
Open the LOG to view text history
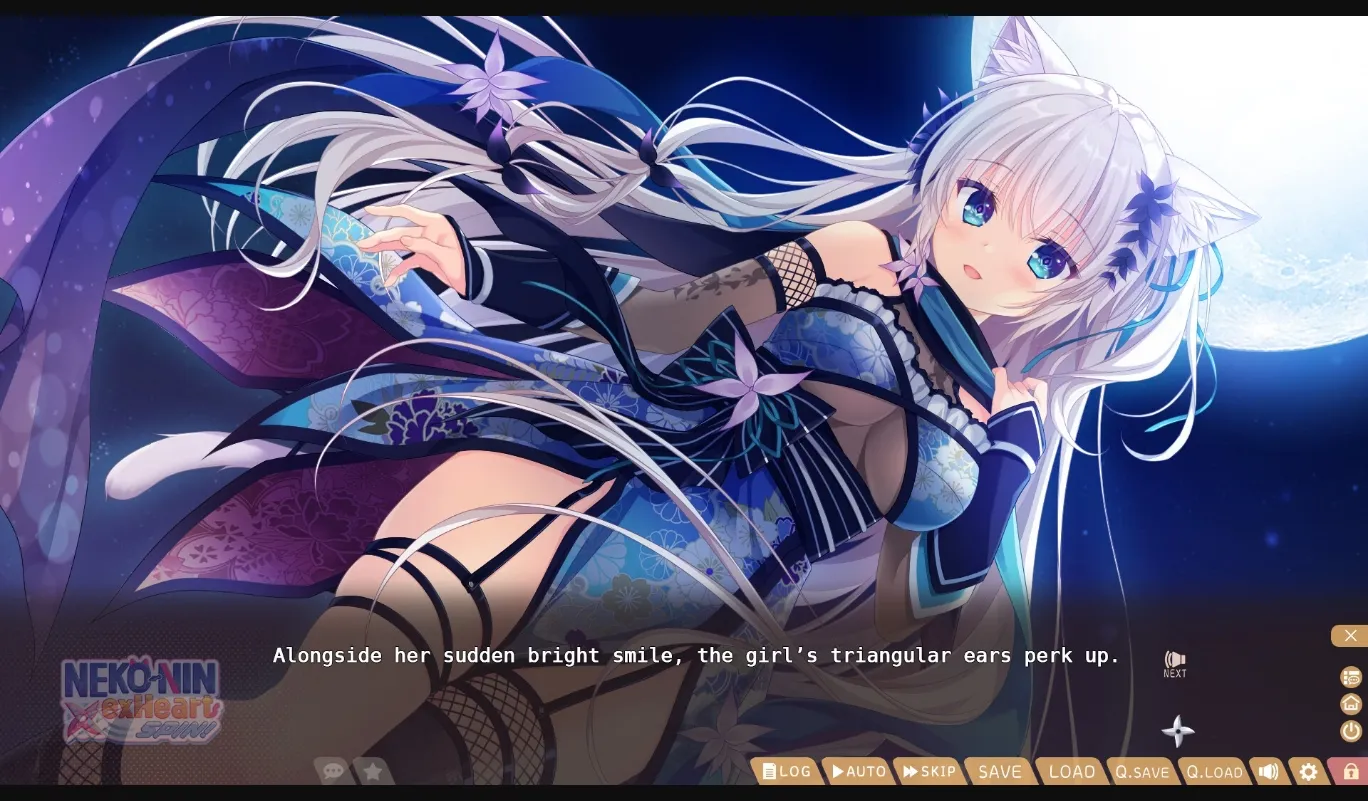787,771
